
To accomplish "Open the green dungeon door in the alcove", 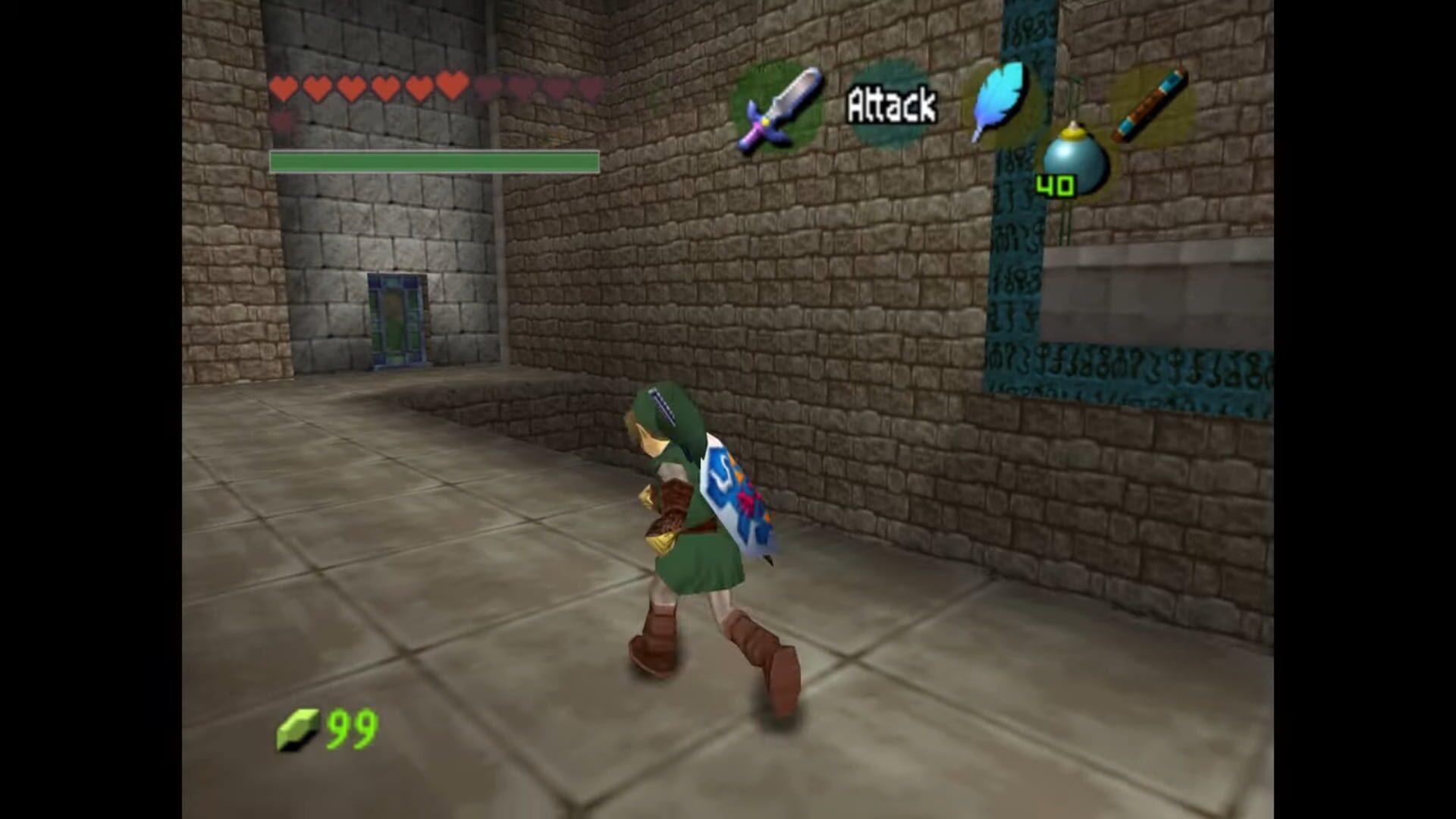I will [397, 318].
